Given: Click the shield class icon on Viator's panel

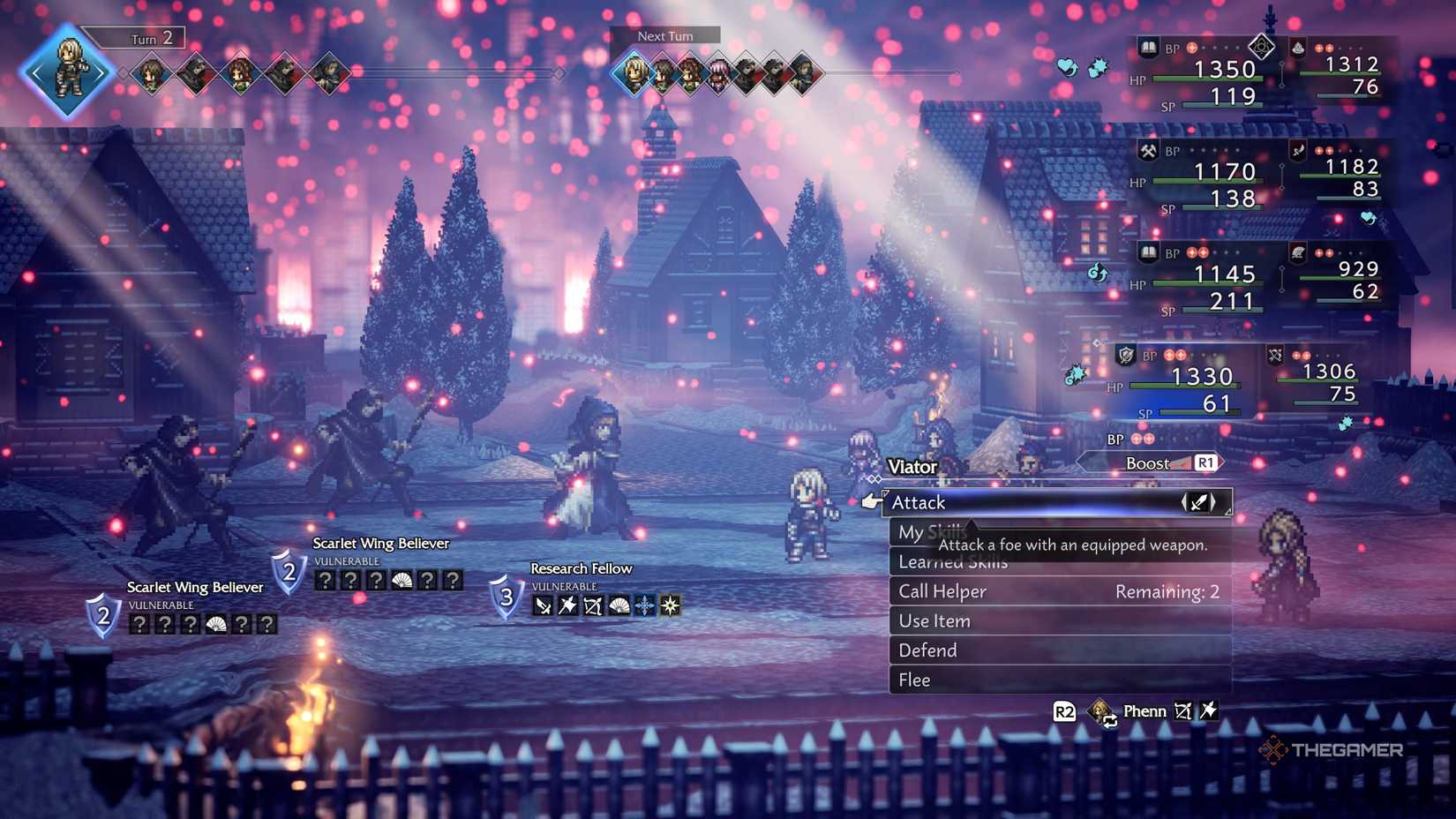Looking at the screenshot, I should click(x=1125, y=354).
